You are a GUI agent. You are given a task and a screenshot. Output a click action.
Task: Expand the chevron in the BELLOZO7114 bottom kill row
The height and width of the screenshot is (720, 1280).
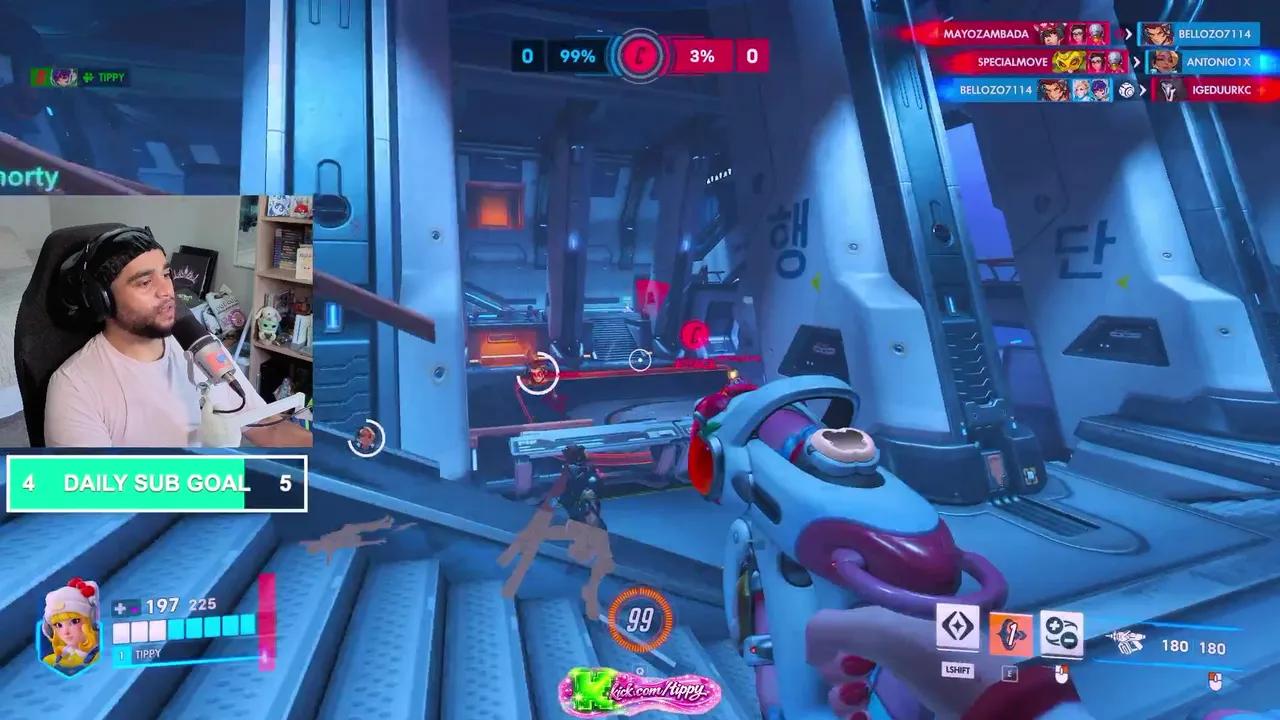pos(1143,90)
